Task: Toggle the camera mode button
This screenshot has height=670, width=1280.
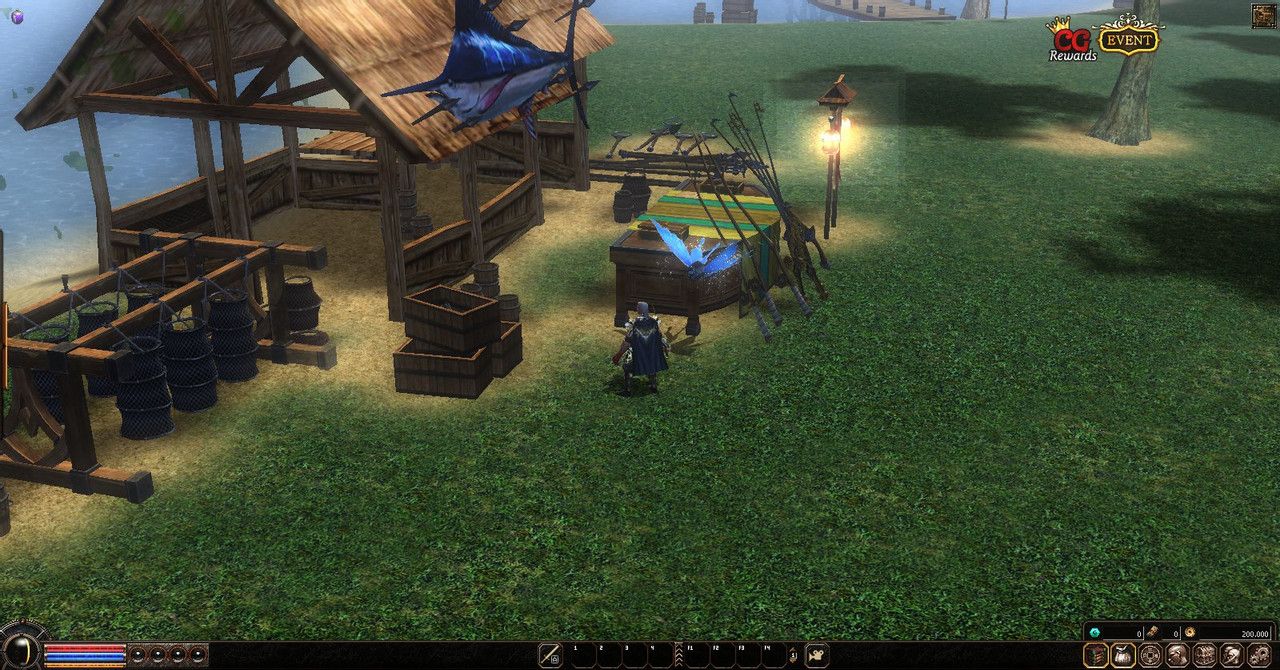Action: tap(817, 656)
